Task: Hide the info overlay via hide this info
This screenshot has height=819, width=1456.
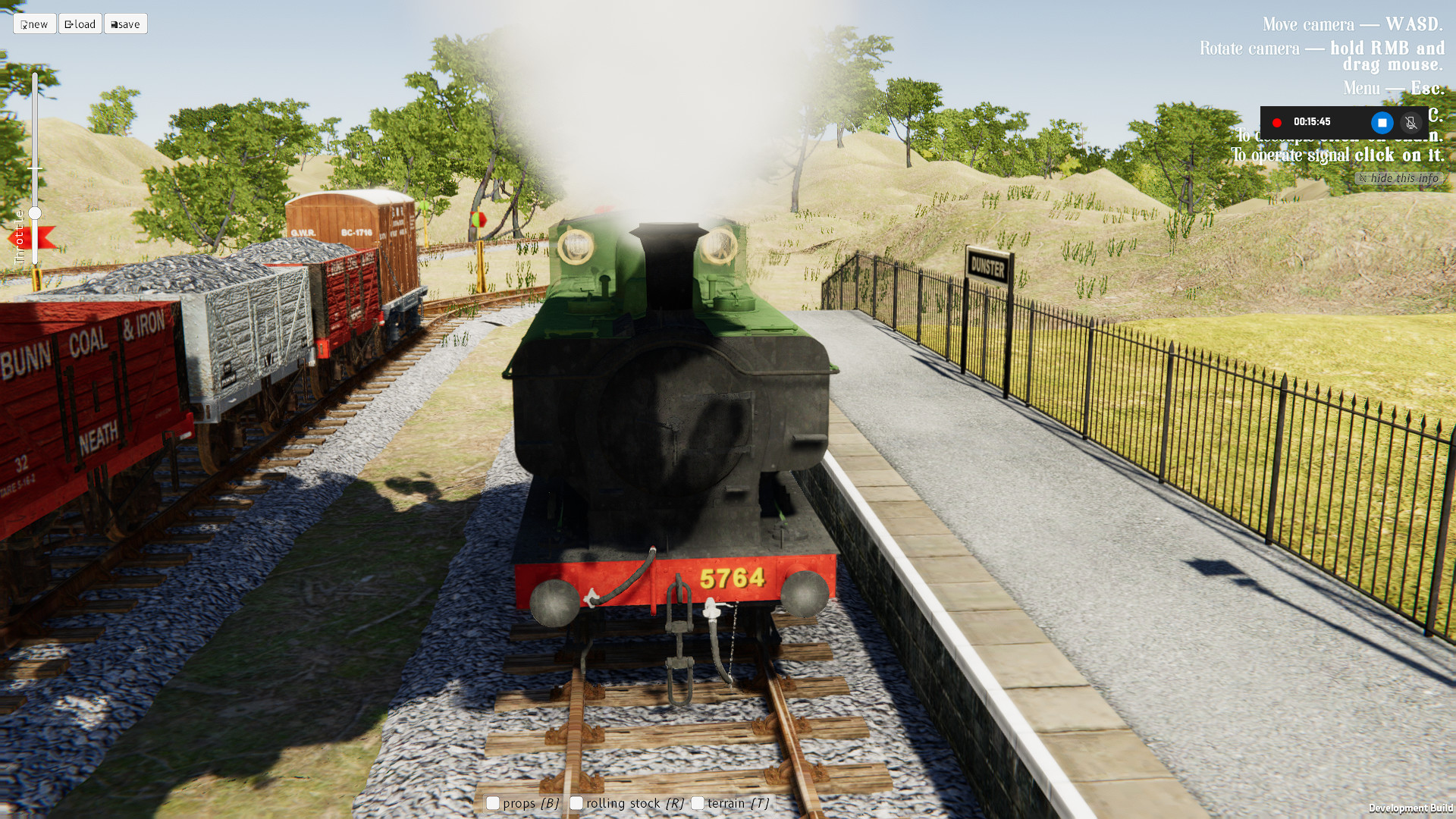Action: (1403, 178)
